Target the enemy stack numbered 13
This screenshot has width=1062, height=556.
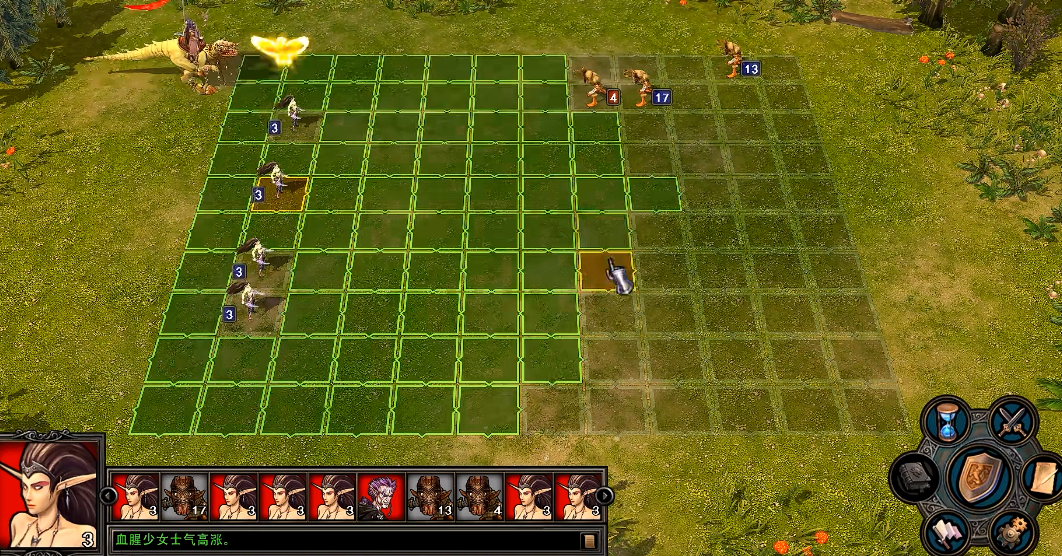coord(733,58)
